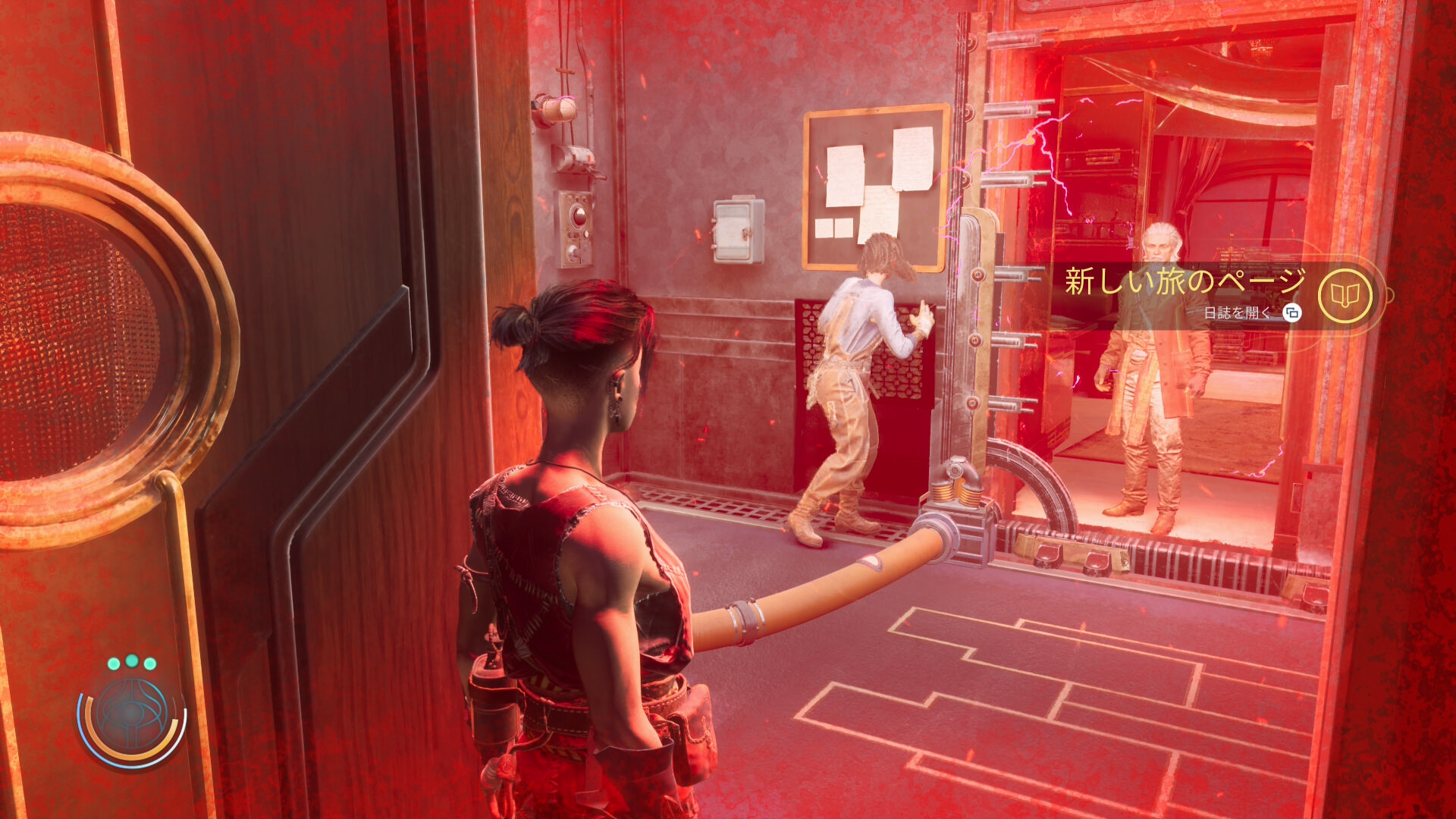Open the journal via the book icon
This screenshot has height=819, width=1456.
[x=1345, y=296]
